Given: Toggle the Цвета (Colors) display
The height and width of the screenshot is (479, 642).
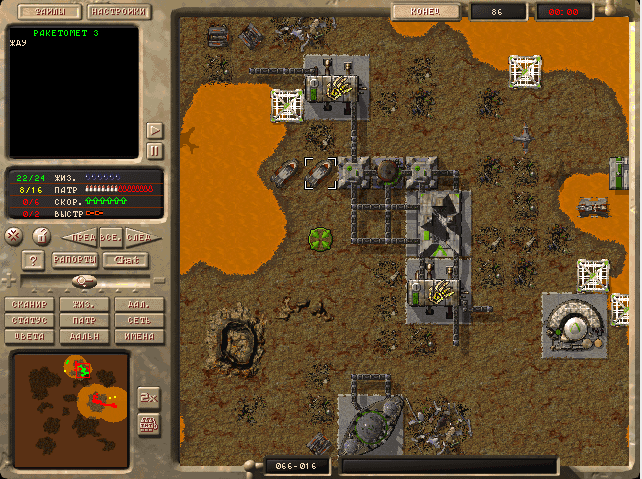Looking at the screenshot, I should (x=28, y=336).
